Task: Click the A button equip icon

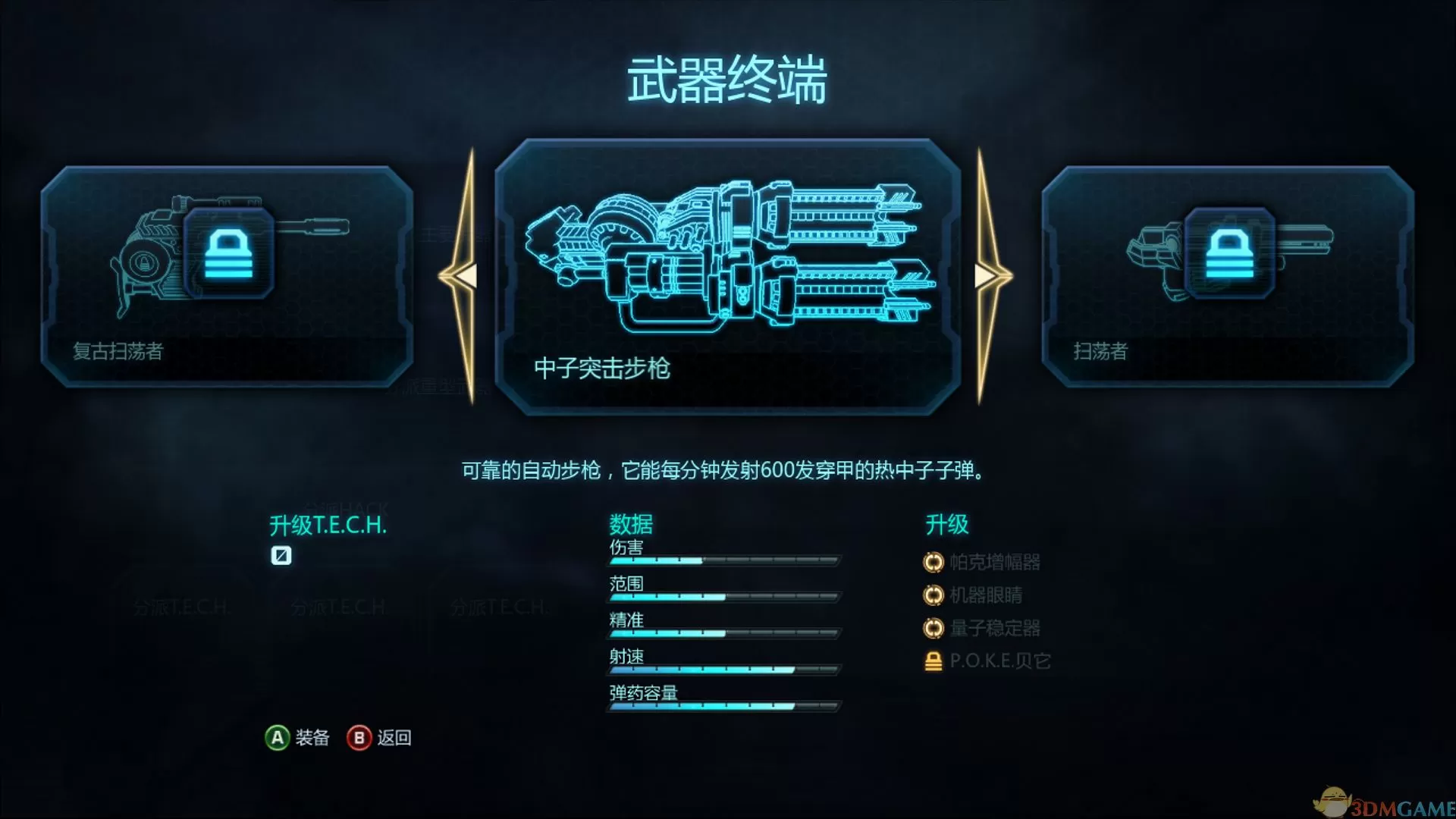Action: tap(278, 736)
